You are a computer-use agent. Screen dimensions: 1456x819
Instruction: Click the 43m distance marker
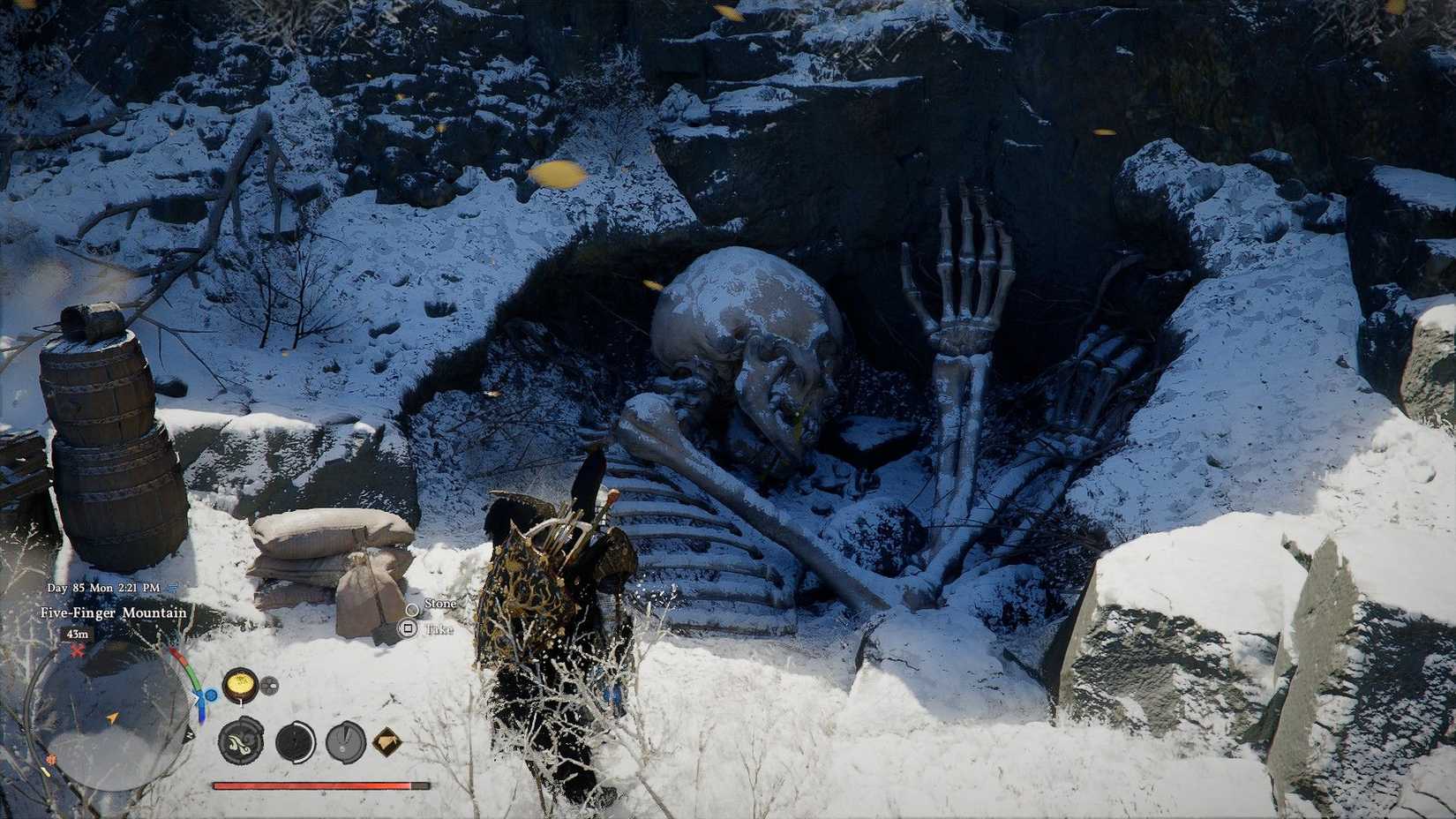tap(76, 635)
